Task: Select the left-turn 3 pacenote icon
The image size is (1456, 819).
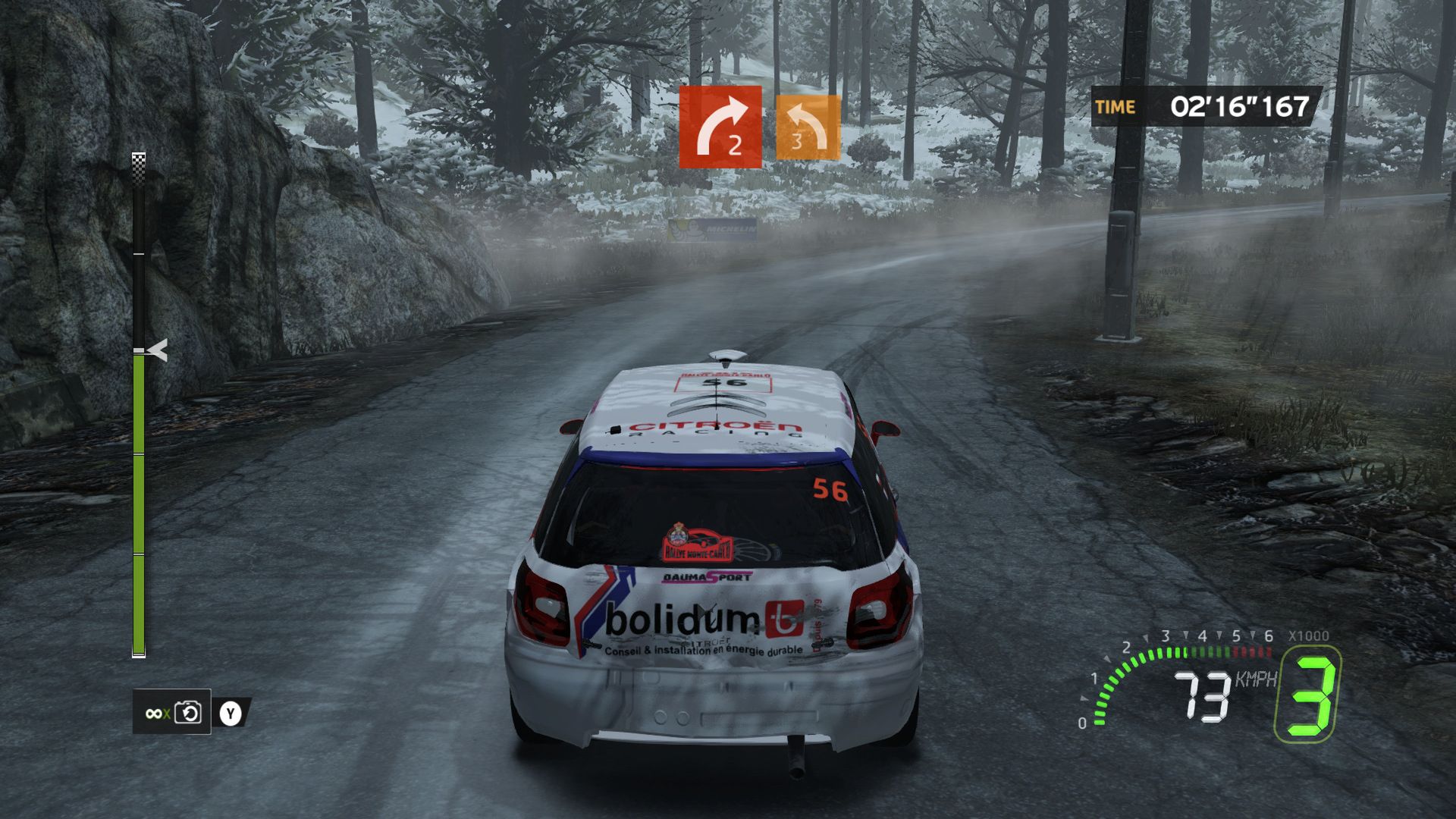Action: tap(806, 127)
